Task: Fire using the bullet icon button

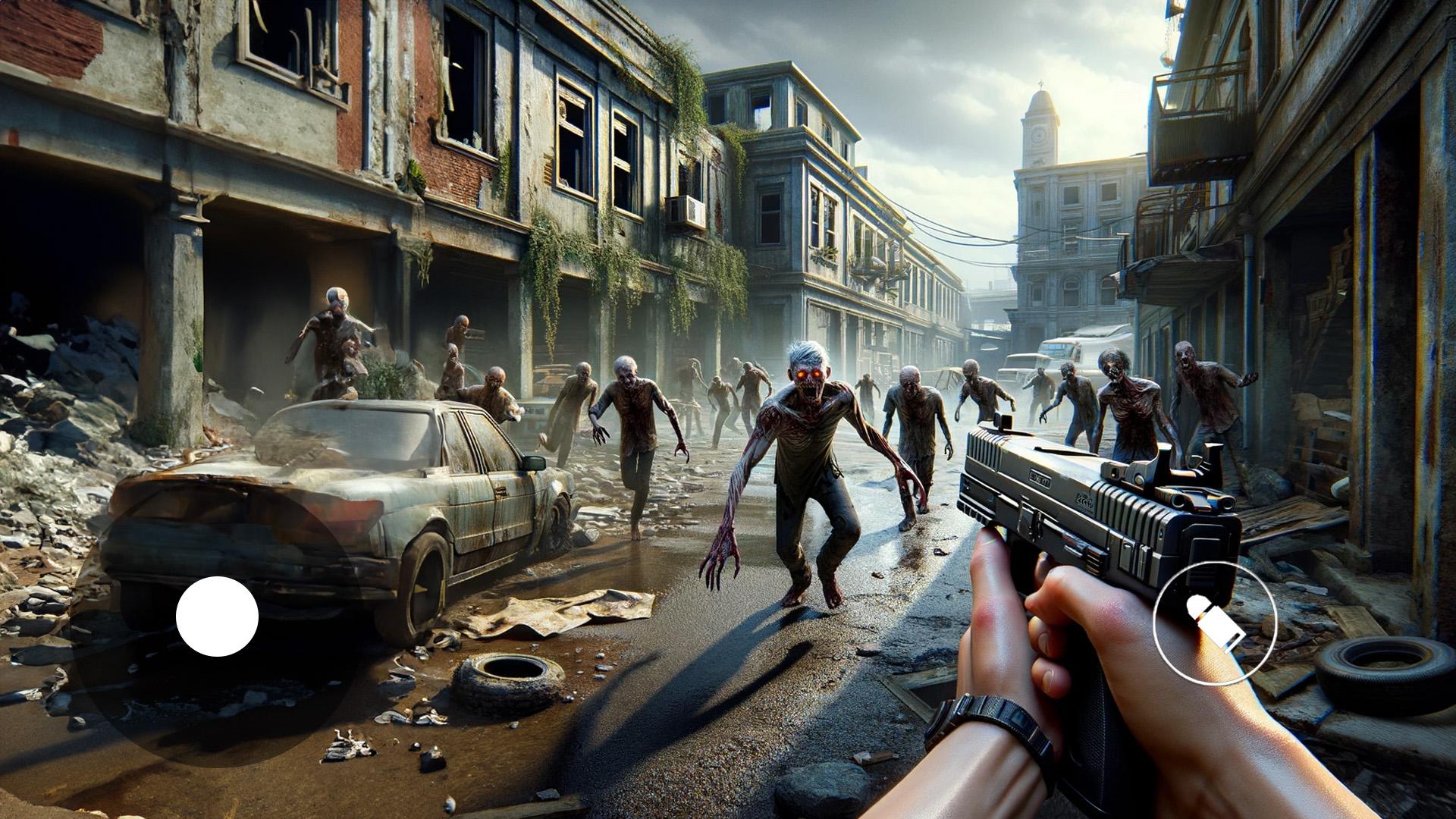Action: (x=1215, y=623)
